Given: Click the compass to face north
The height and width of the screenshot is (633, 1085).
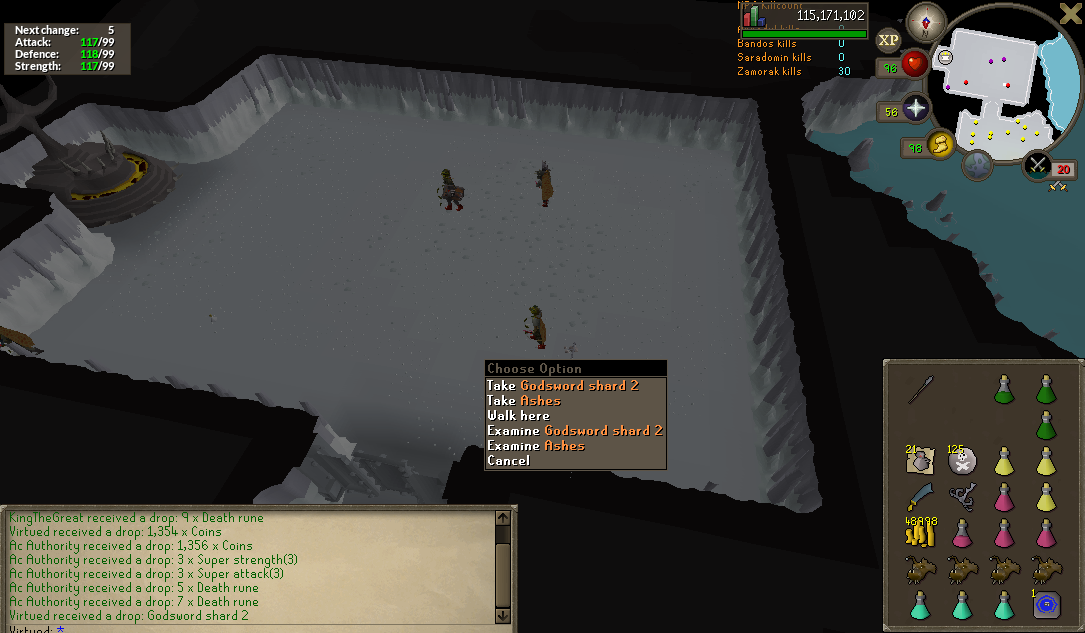Looking at the screenshot, I should click(x=925, y=20).
